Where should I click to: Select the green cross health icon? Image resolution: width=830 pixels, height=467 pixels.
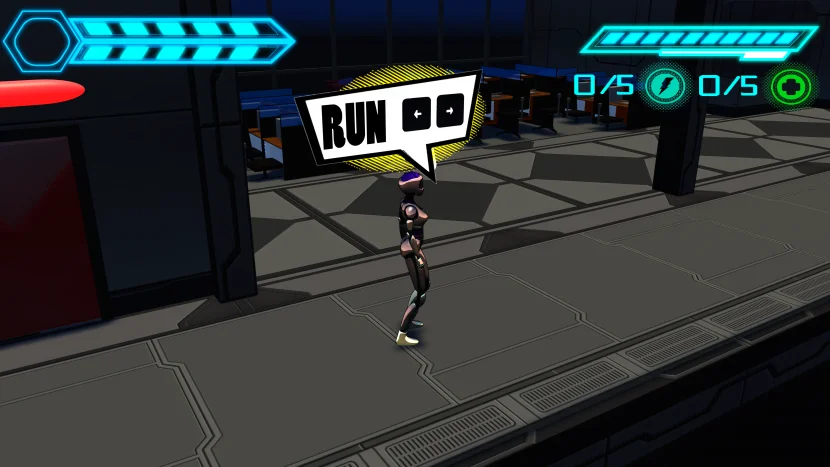point(789,86)
